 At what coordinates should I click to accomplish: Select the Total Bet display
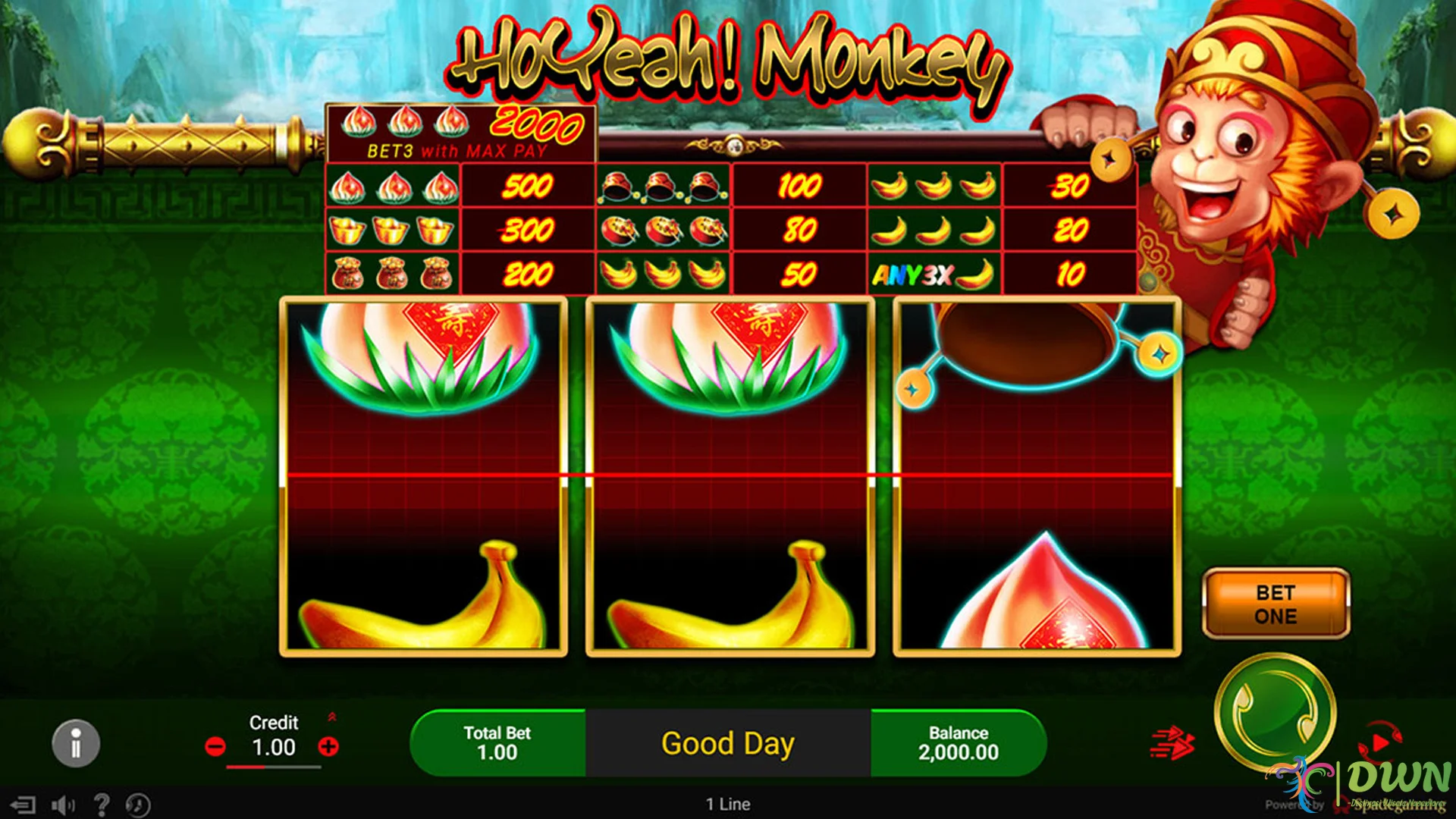pos(498,743)
